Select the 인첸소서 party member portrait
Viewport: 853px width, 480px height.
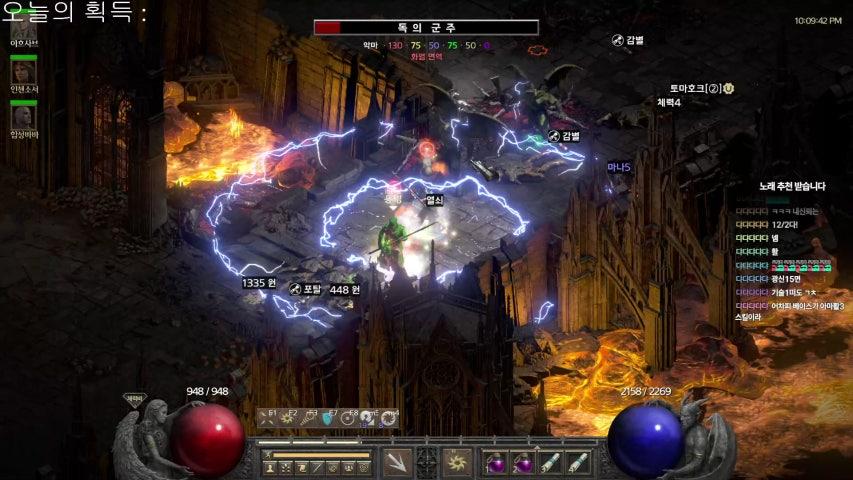point(22,70)
